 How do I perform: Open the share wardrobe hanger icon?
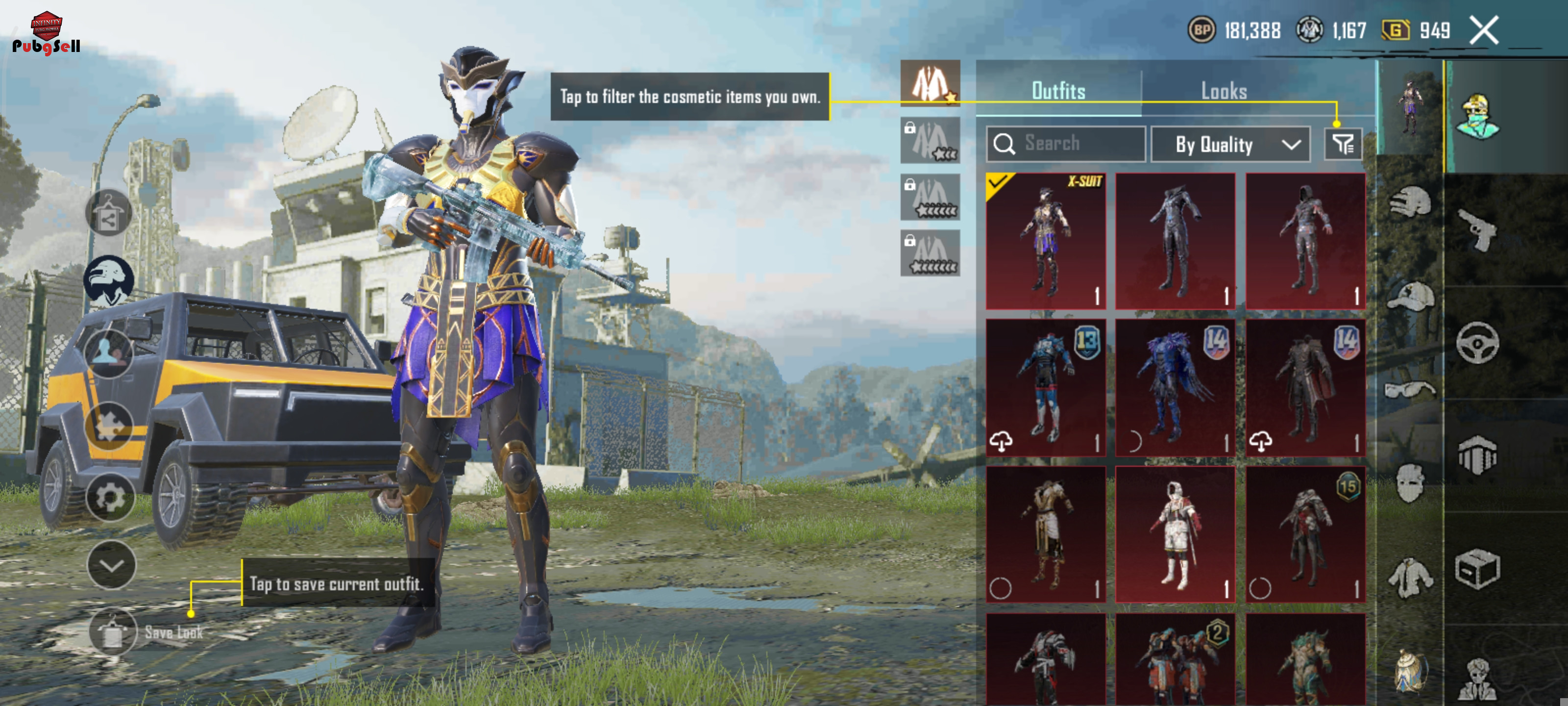click(x=108, y=213)
